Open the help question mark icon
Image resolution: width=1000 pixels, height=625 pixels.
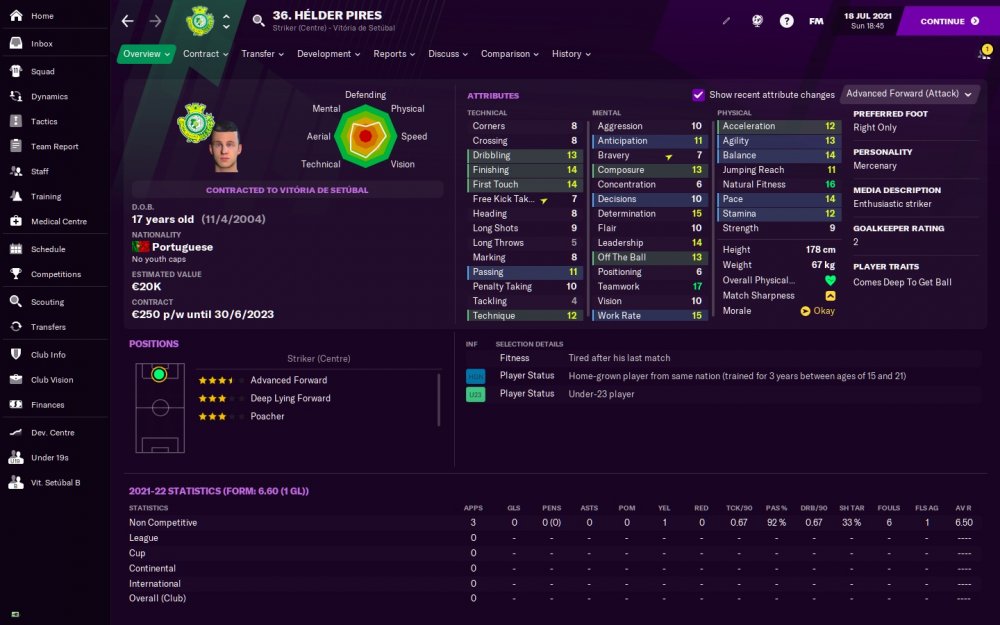click(786, 21)
